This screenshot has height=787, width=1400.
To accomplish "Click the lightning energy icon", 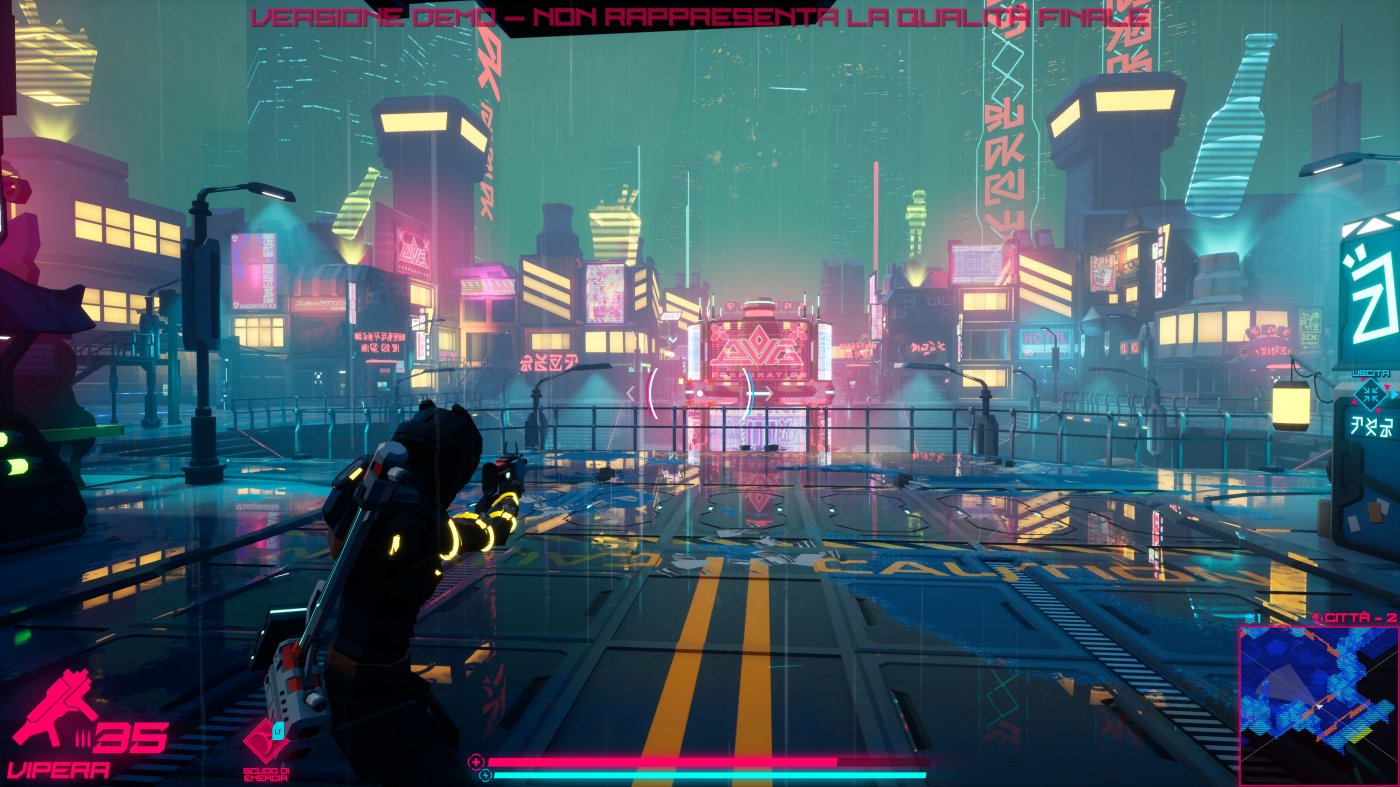I will pos(486,774).
